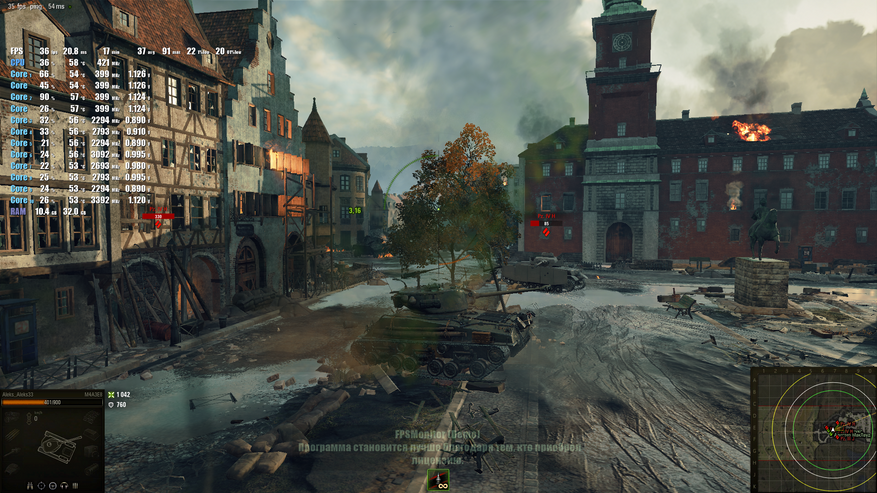Click the crosshair gunner icon

tap(41, 486)
